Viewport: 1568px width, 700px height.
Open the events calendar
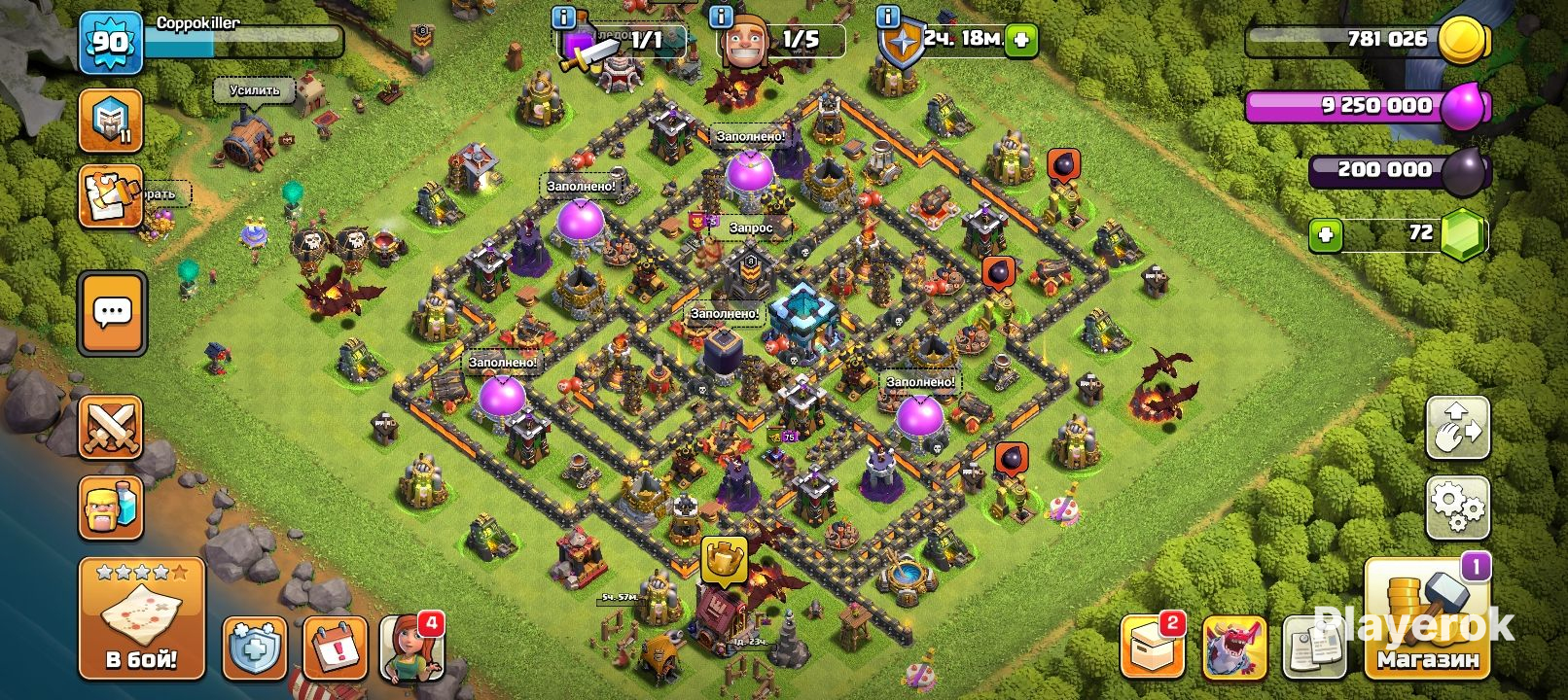click(x=335, y=647)
